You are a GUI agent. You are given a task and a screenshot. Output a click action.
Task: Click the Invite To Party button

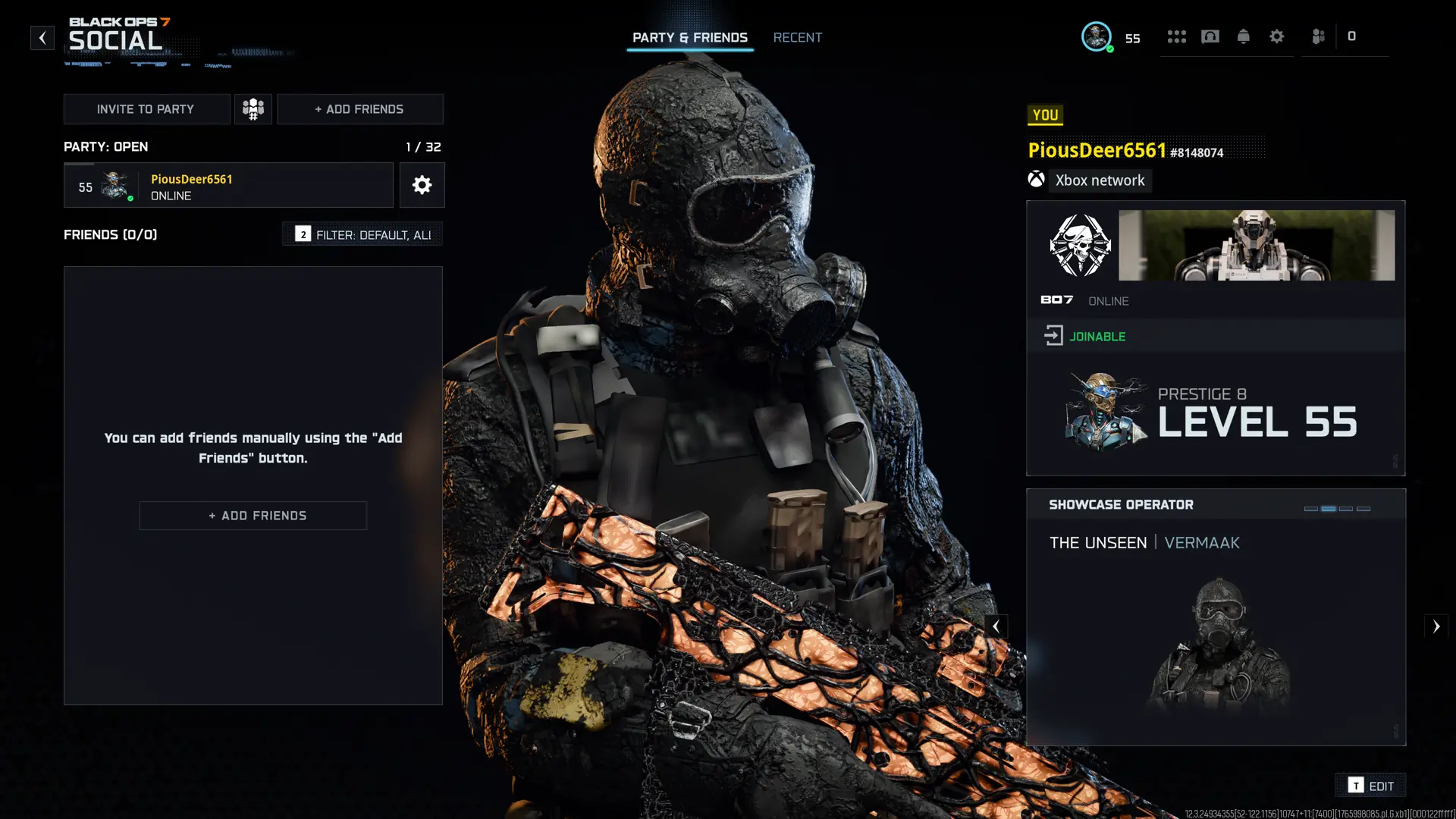point(146,108)
